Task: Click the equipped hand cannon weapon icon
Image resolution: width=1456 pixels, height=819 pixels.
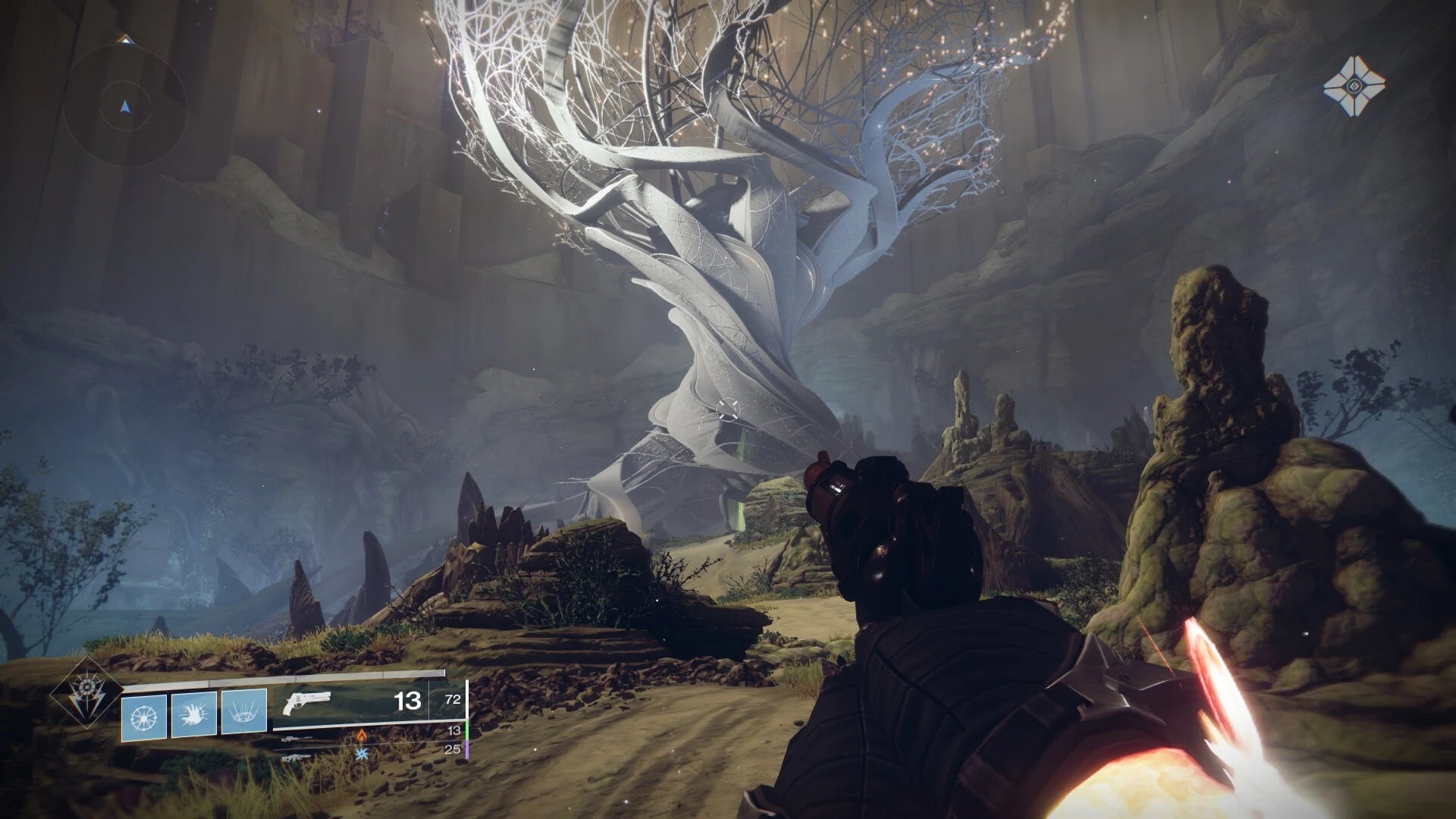Action: (309, 701)
